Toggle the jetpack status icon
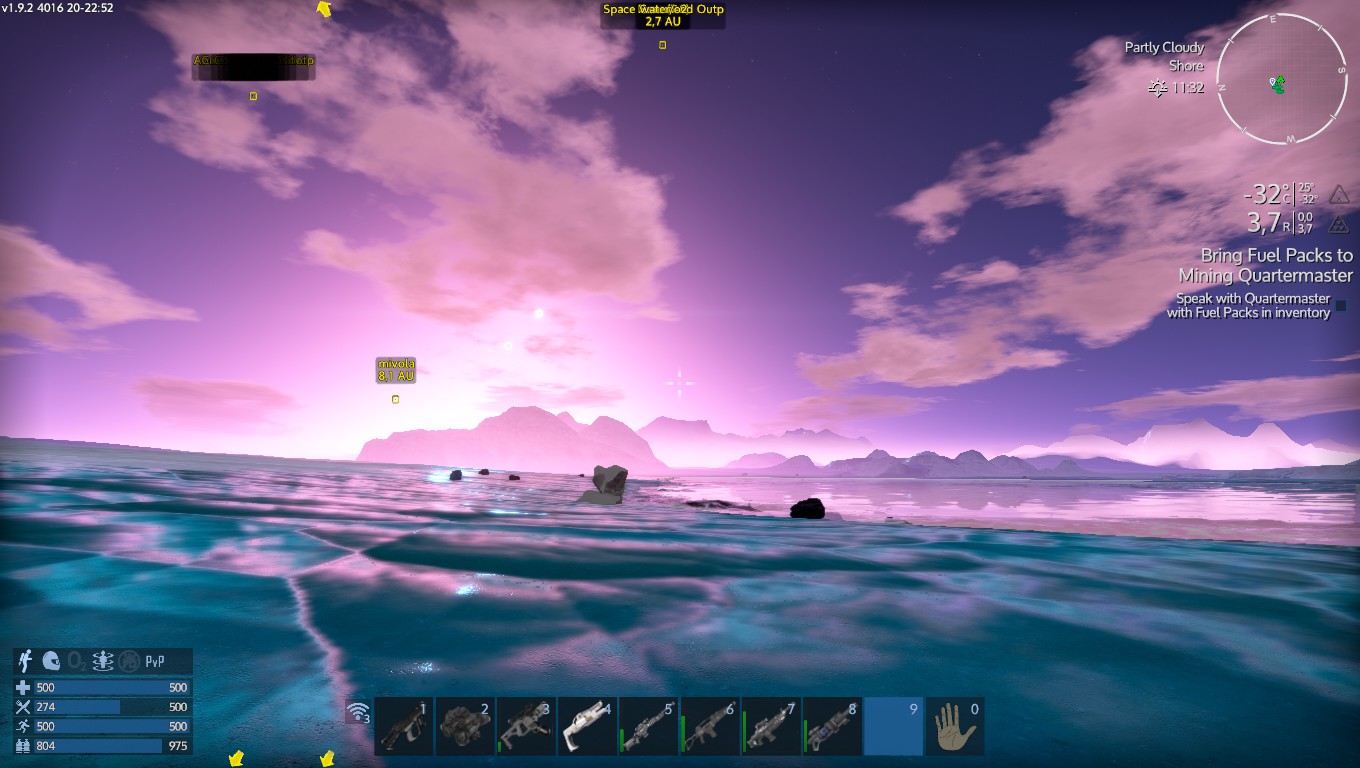Image resolution: width=1360 pixels, height=768 pixels. click(26, 661)
